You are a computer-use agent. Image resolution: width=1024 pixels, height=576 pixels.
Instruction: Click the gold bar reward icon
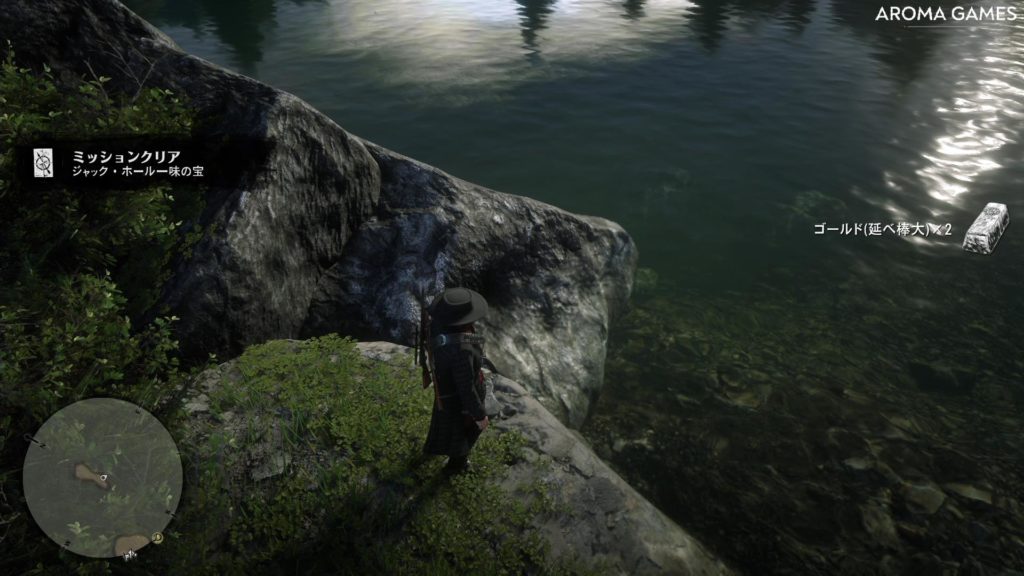pos(988,227)
